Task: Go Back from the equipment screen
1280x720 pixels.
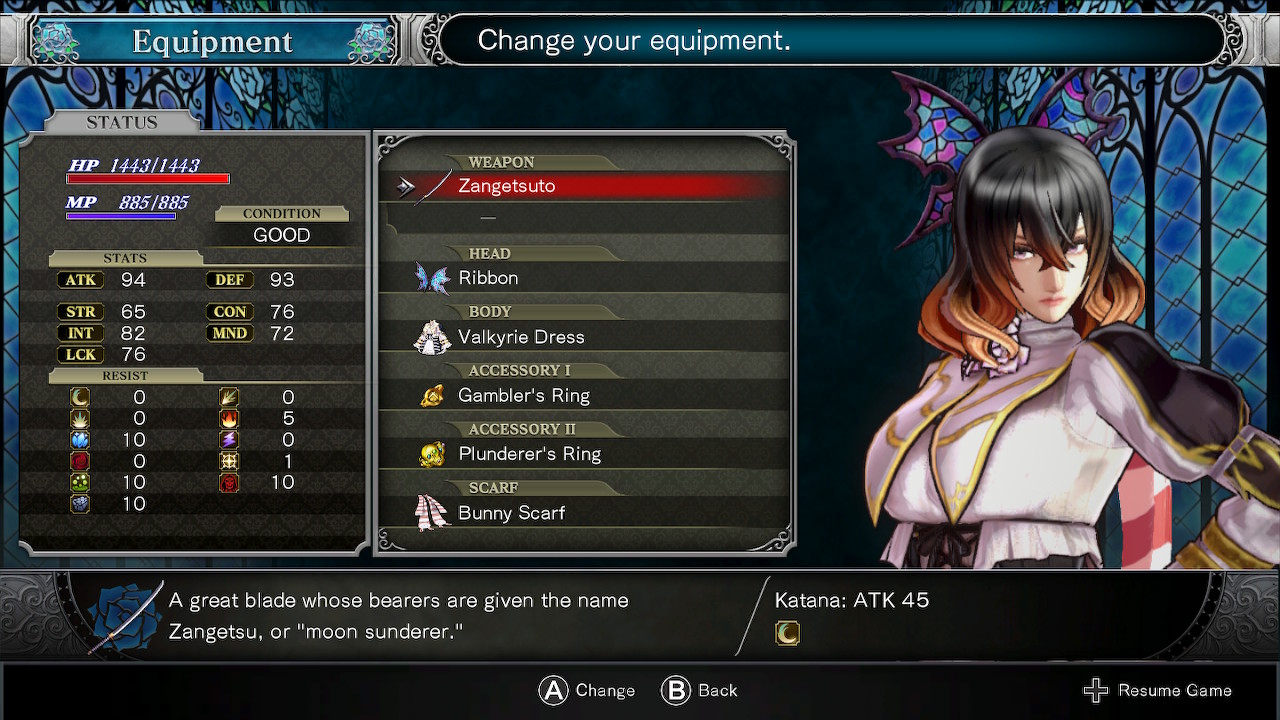Action: tap(716, 690)
